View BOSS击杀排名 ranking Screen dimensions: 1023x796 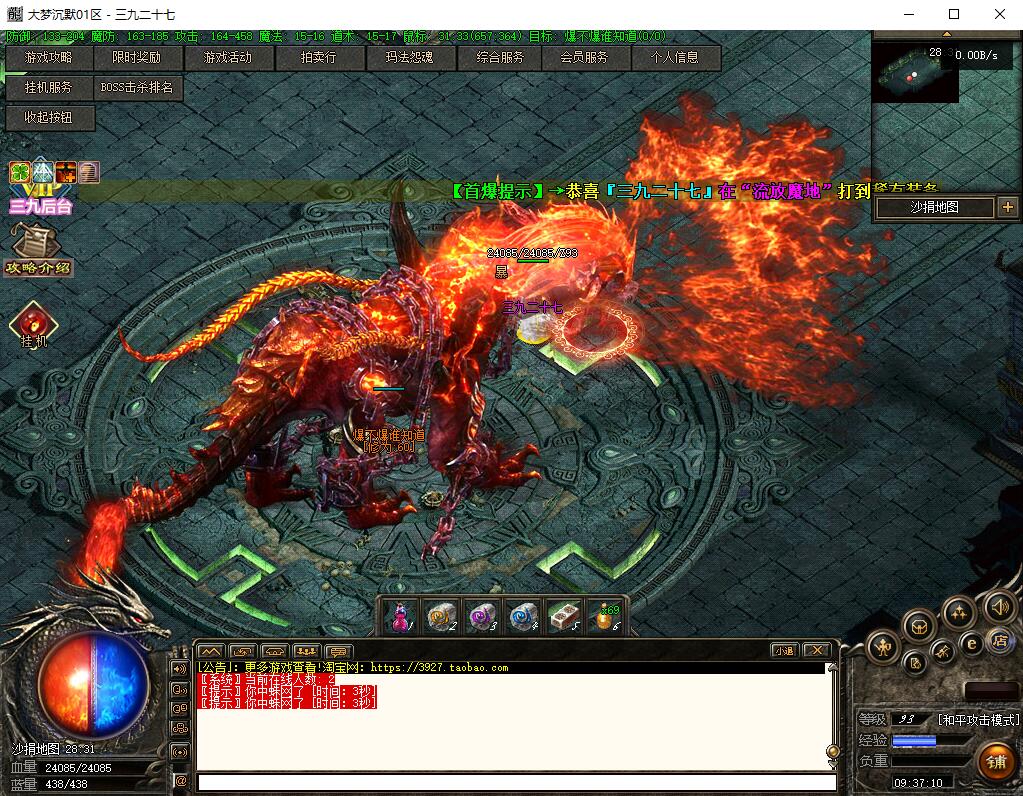[137, 88]
